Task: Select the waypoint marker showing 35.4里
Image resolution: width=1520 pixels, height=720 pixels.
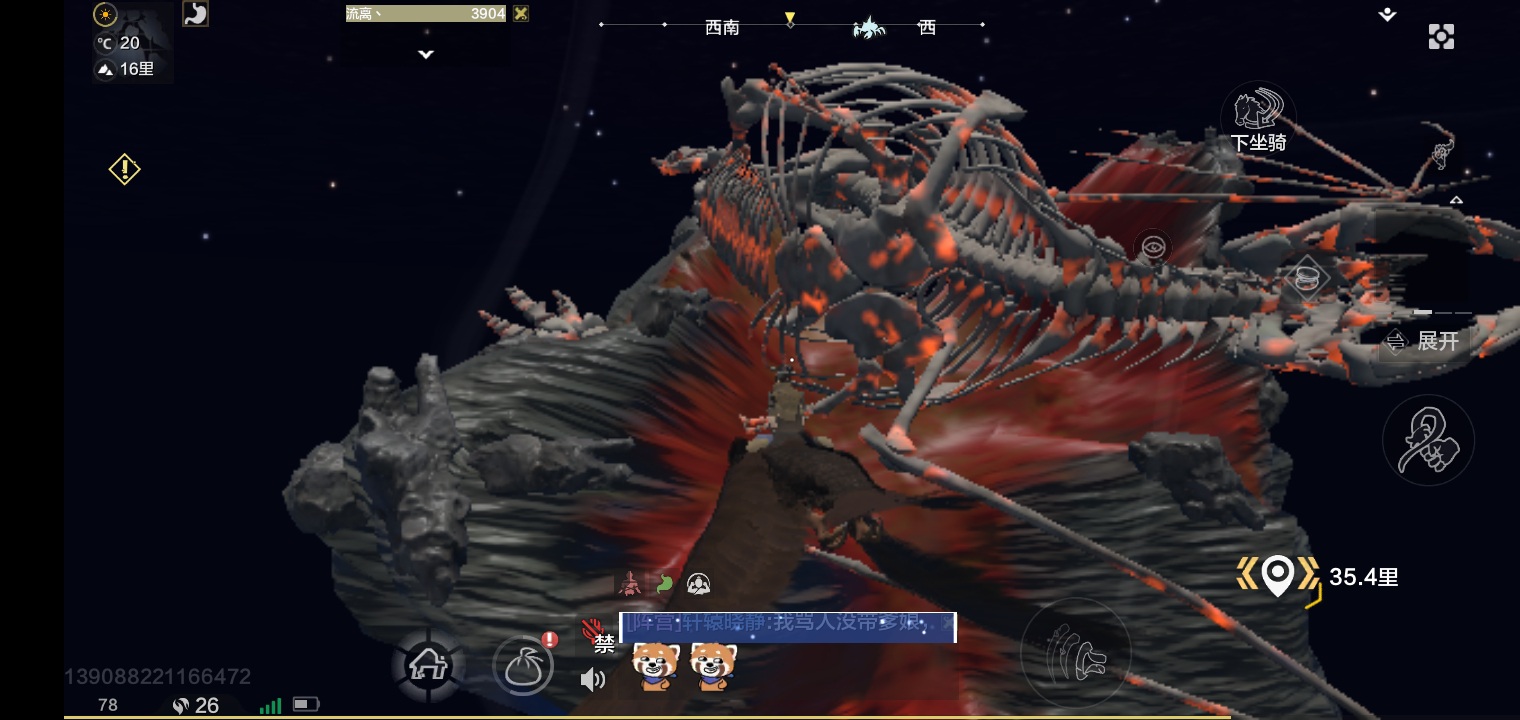Action: pos(1278,576)
